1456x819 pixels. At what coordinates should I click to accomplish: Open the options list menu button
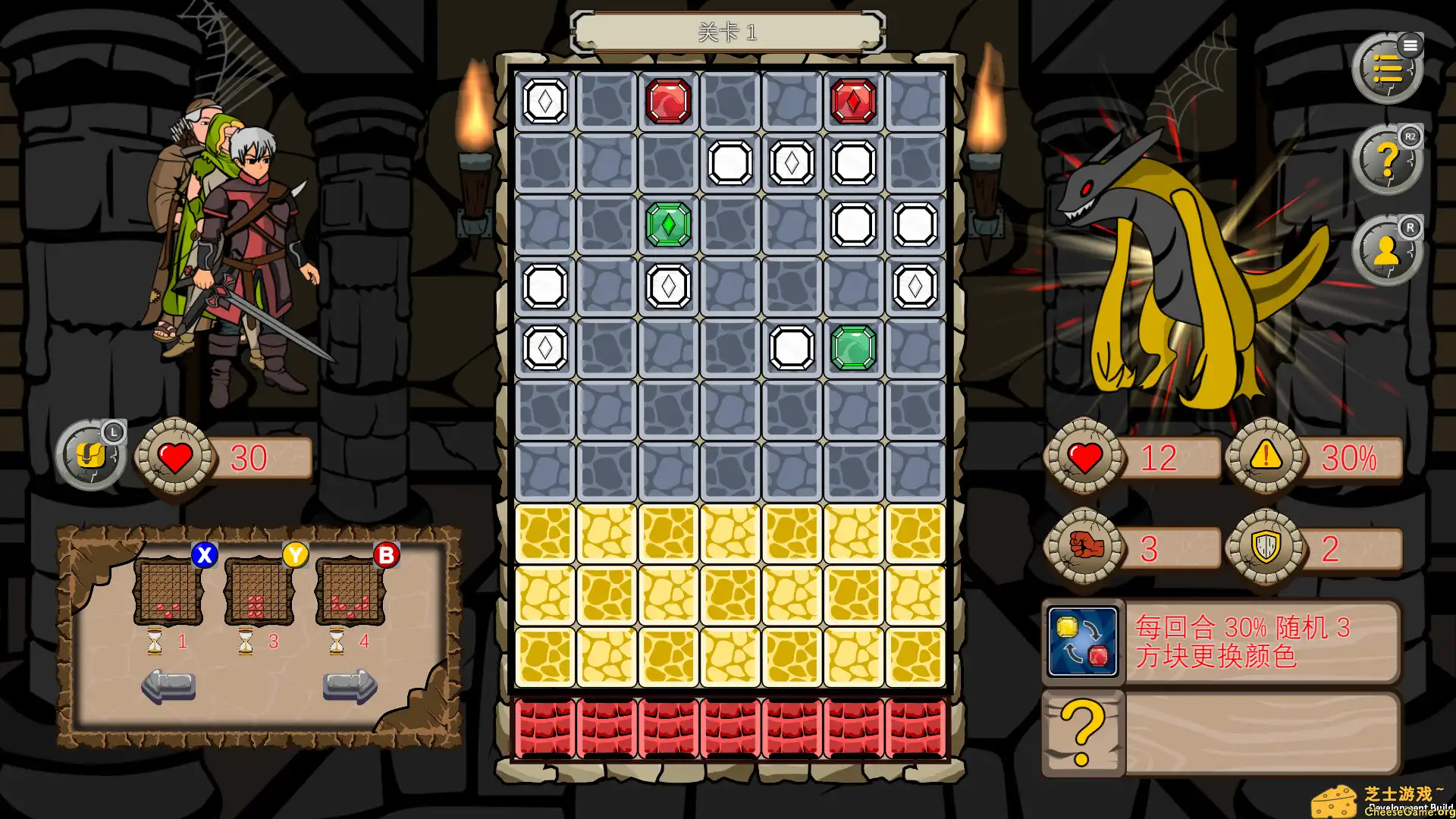pyautogui.click(x=1388, y=68)
